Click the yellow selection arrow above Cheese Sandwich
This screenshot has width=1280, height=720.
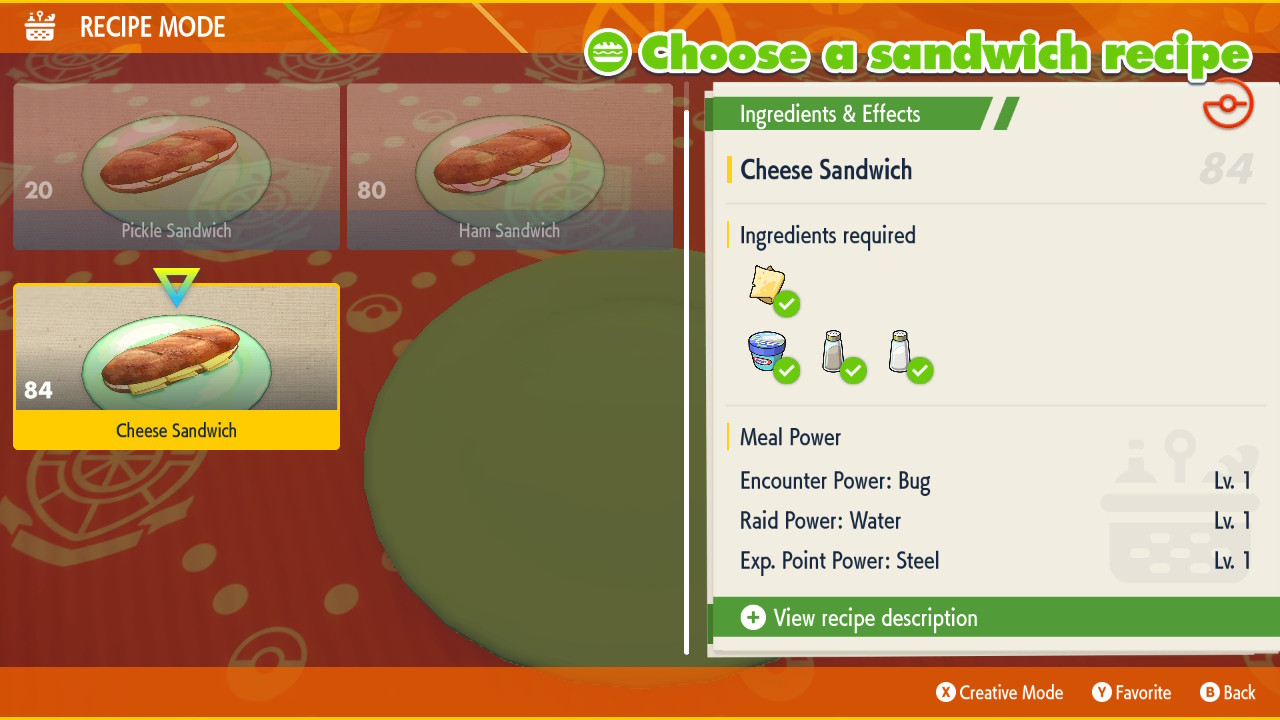[176, 287]
